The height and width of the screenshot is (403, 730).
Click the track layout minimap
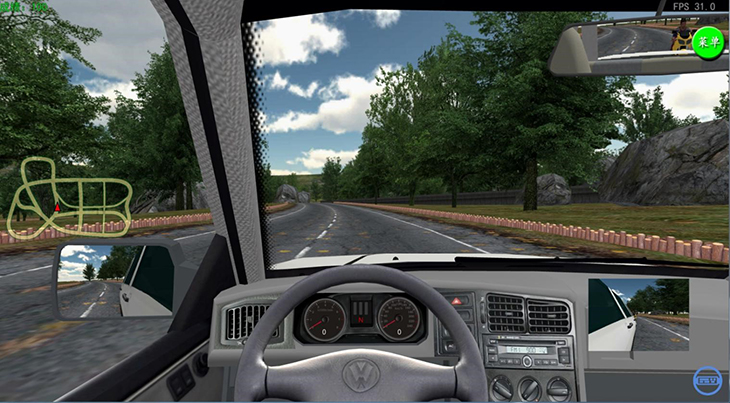coord(70,199)
